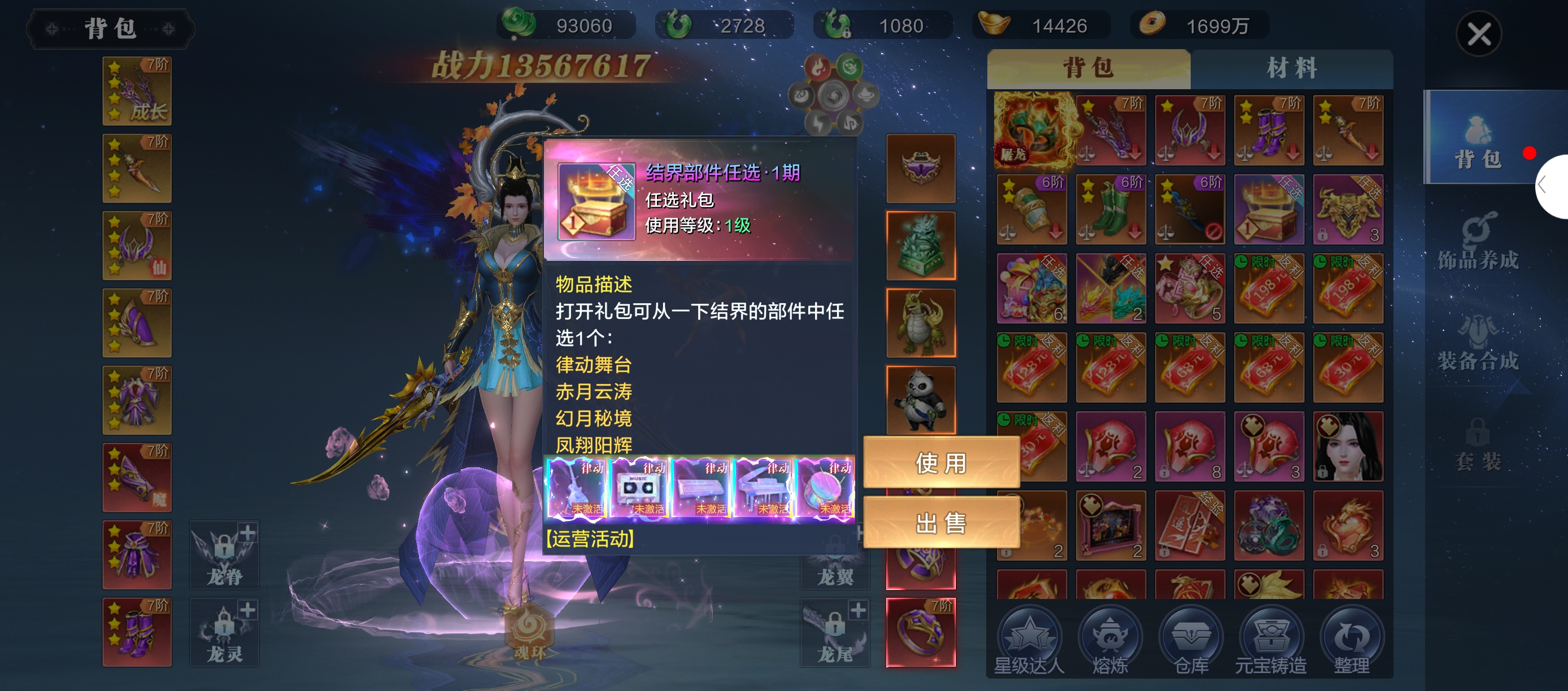
Task: Choose the panda pet slot
Action: (920, 400)
